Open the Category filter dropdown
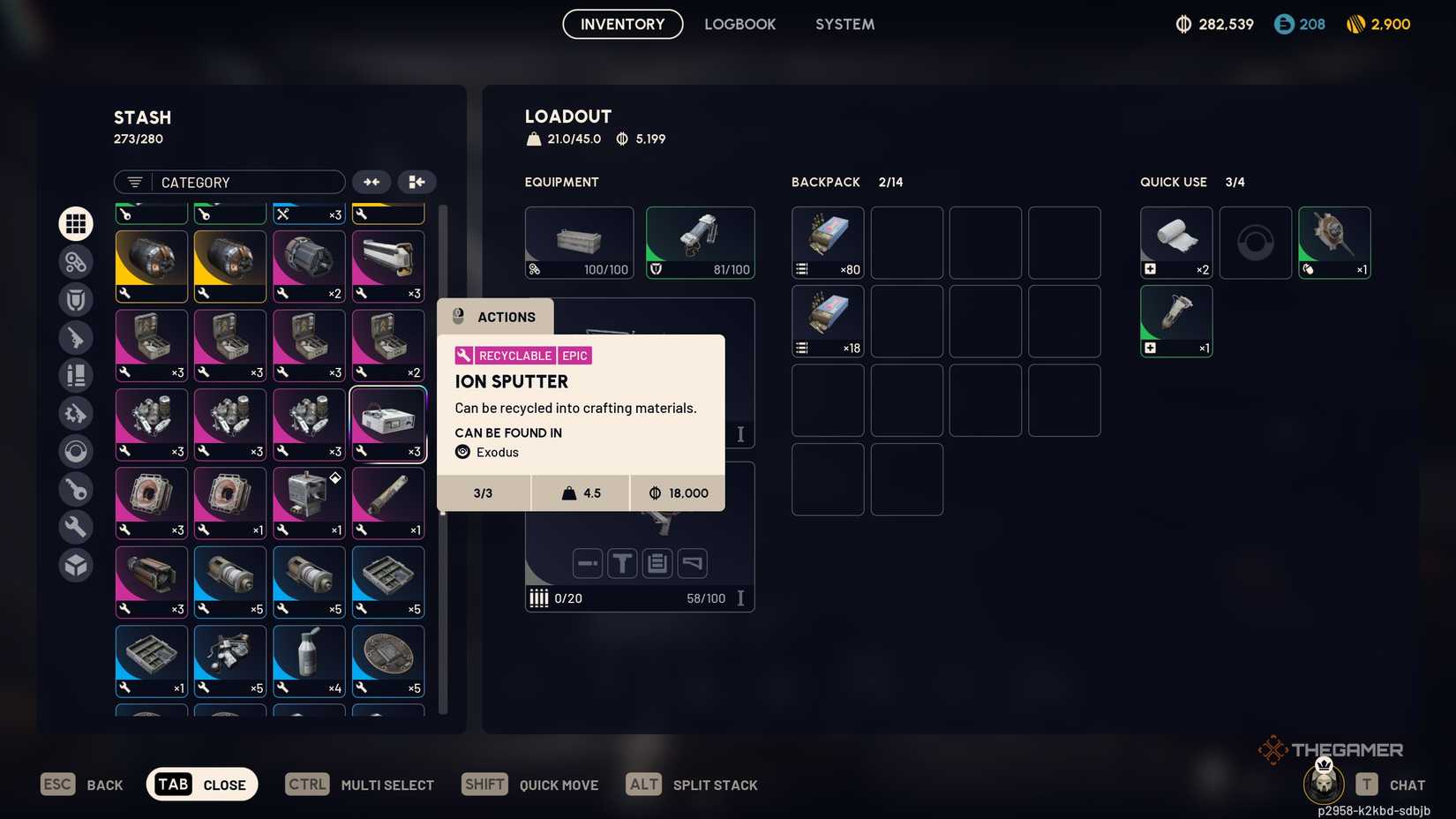 pyautogui.click(x=229, y=182)
